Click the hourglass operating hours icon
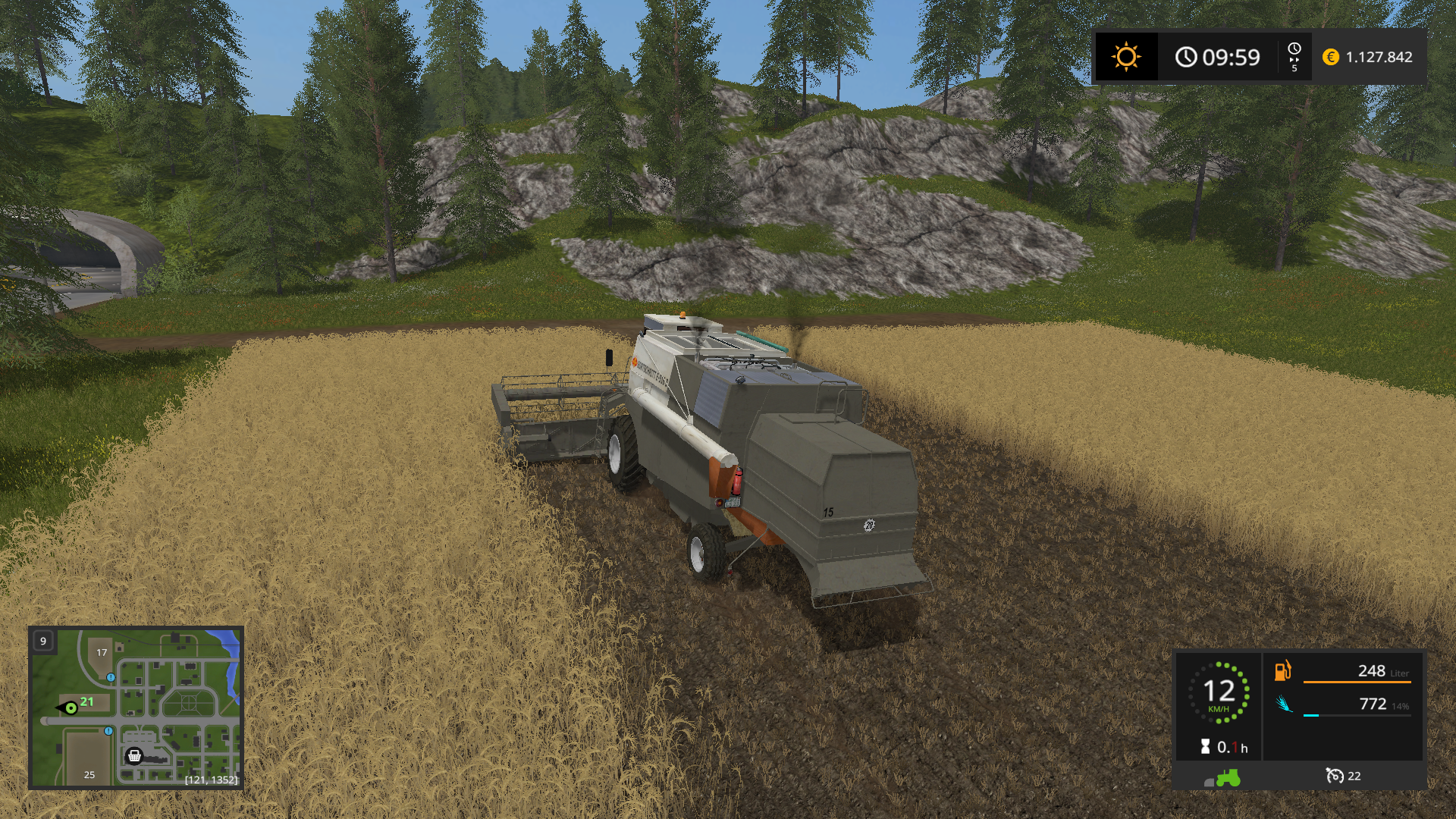The width and height of the screenshot is (1456, 819). 1206,747
